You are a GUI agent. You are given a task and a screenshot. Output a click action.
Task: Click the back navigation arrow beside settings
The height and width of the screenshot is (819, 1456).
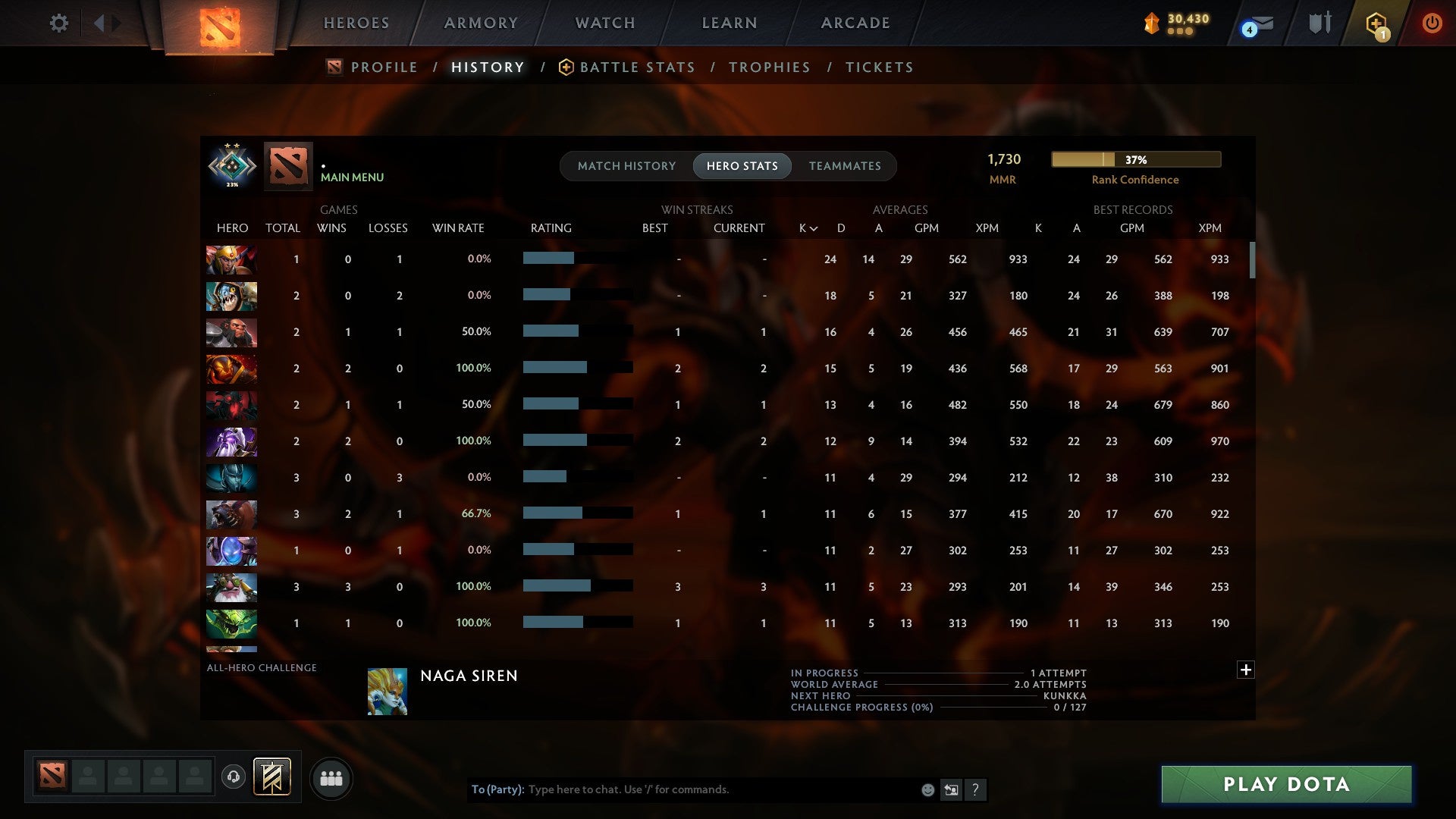(101, 23)
